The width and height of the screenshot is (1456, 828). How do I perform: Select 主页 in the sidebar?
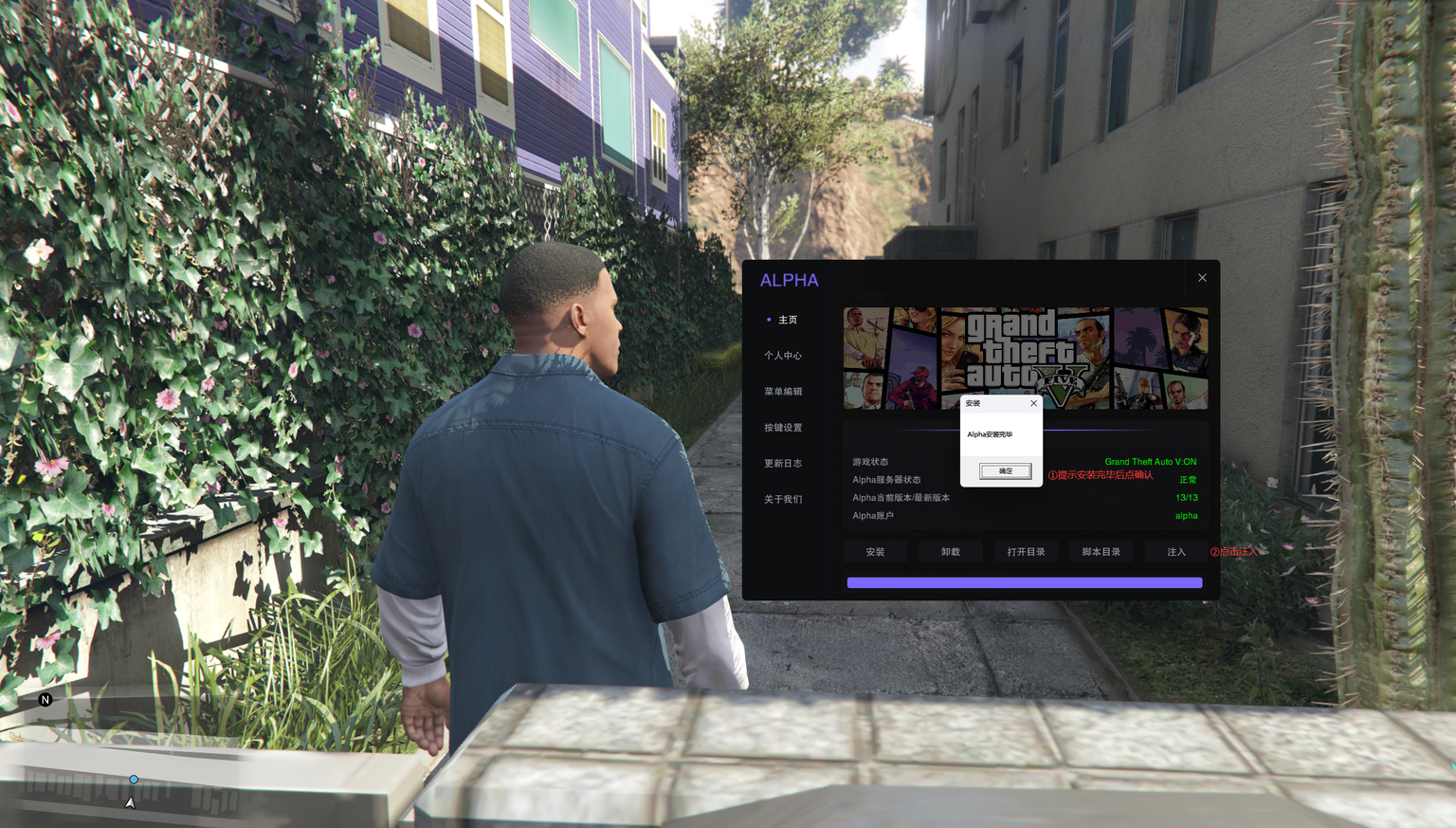pos(787,320)
